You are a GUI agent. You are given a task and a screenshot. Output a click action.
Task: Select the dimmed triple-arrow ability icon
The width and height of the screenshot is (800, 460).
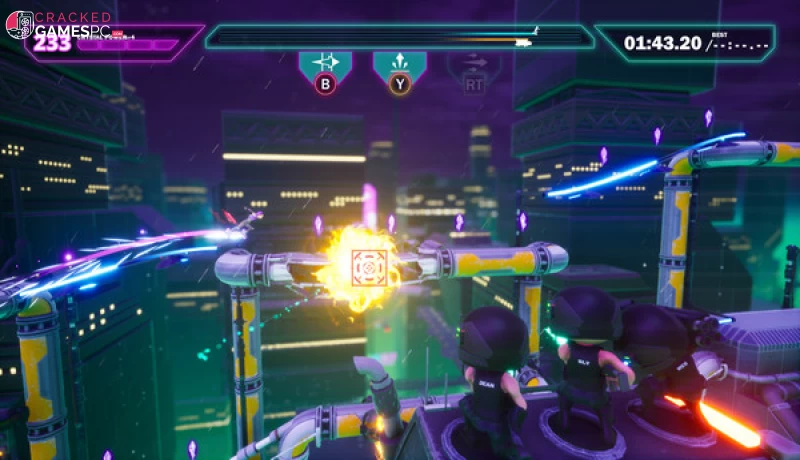473,64
